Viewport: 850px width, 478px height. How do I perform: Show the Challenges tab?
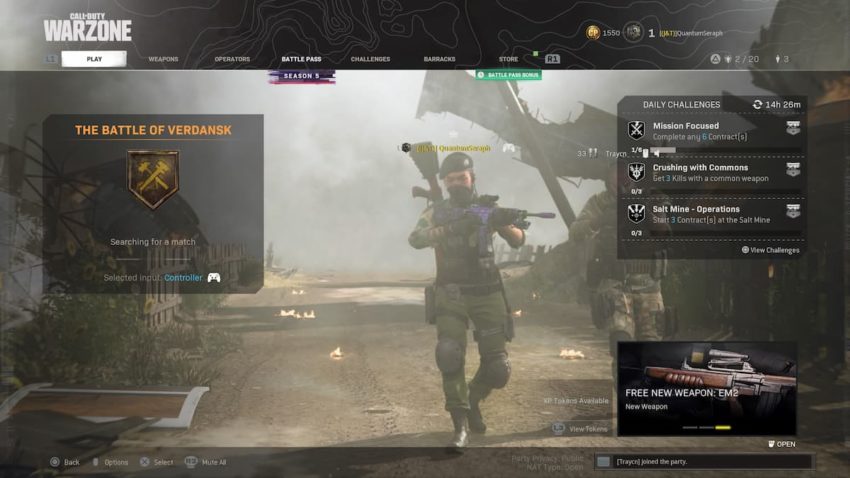tap(370, 59)
